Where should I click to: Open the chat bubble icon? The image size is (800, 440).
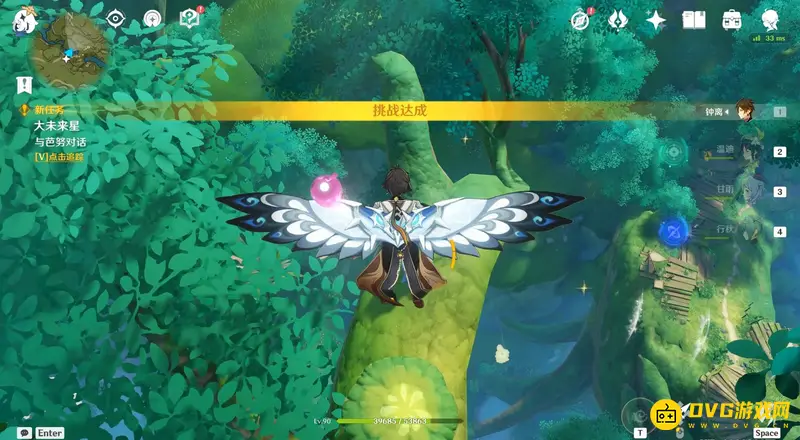(24, 432)
